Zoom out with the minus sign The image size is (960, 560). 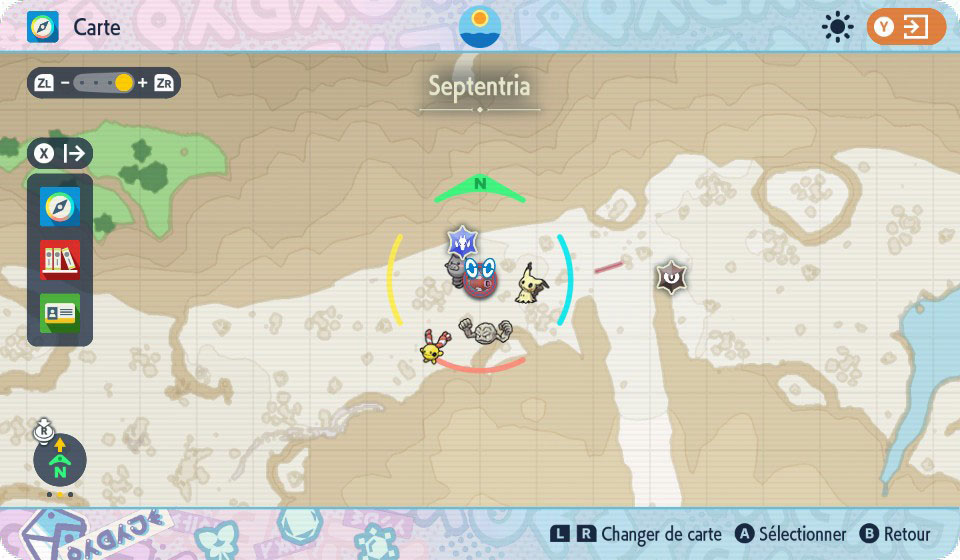point(64,83)
